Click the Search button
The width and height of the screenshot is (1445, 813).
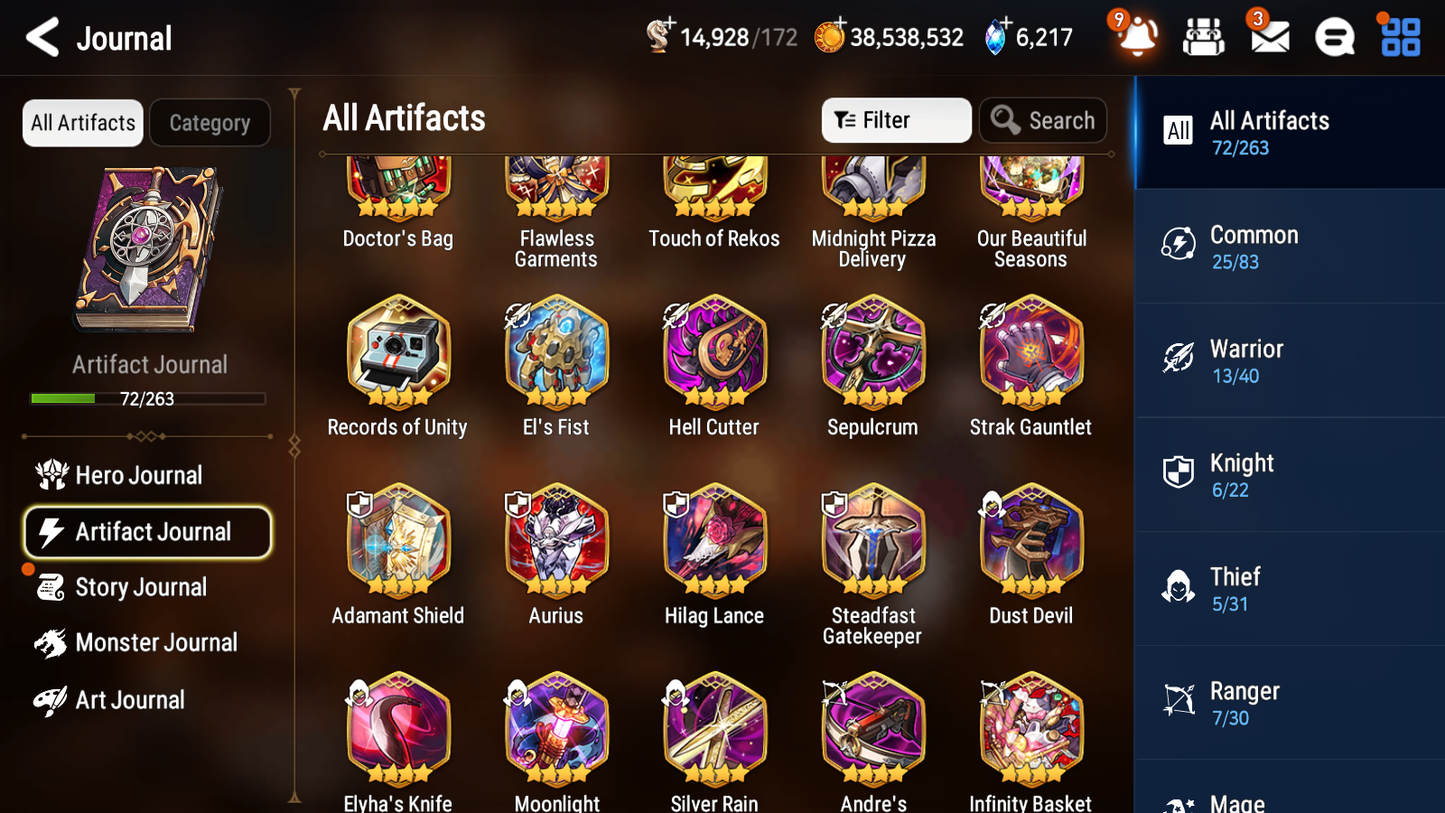coord(1043,120)
